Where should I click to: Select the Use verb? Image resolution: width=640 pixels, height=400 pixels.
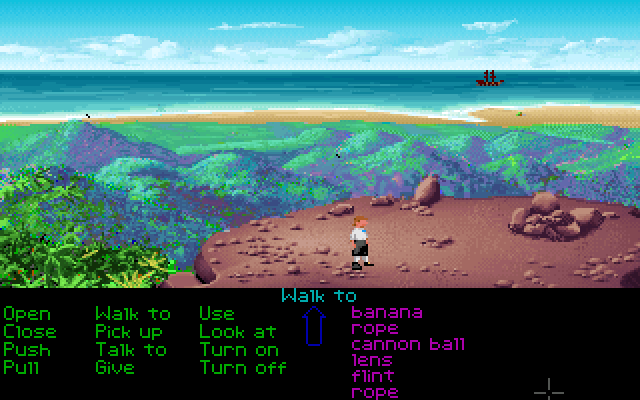tap(217, 314)
